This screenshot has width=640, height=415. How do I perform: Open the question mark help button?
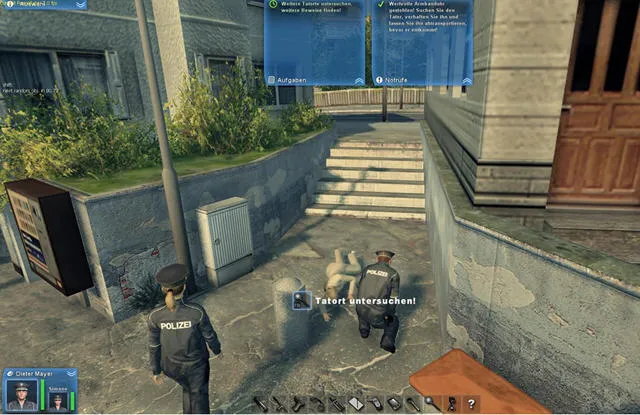(472, 404)
